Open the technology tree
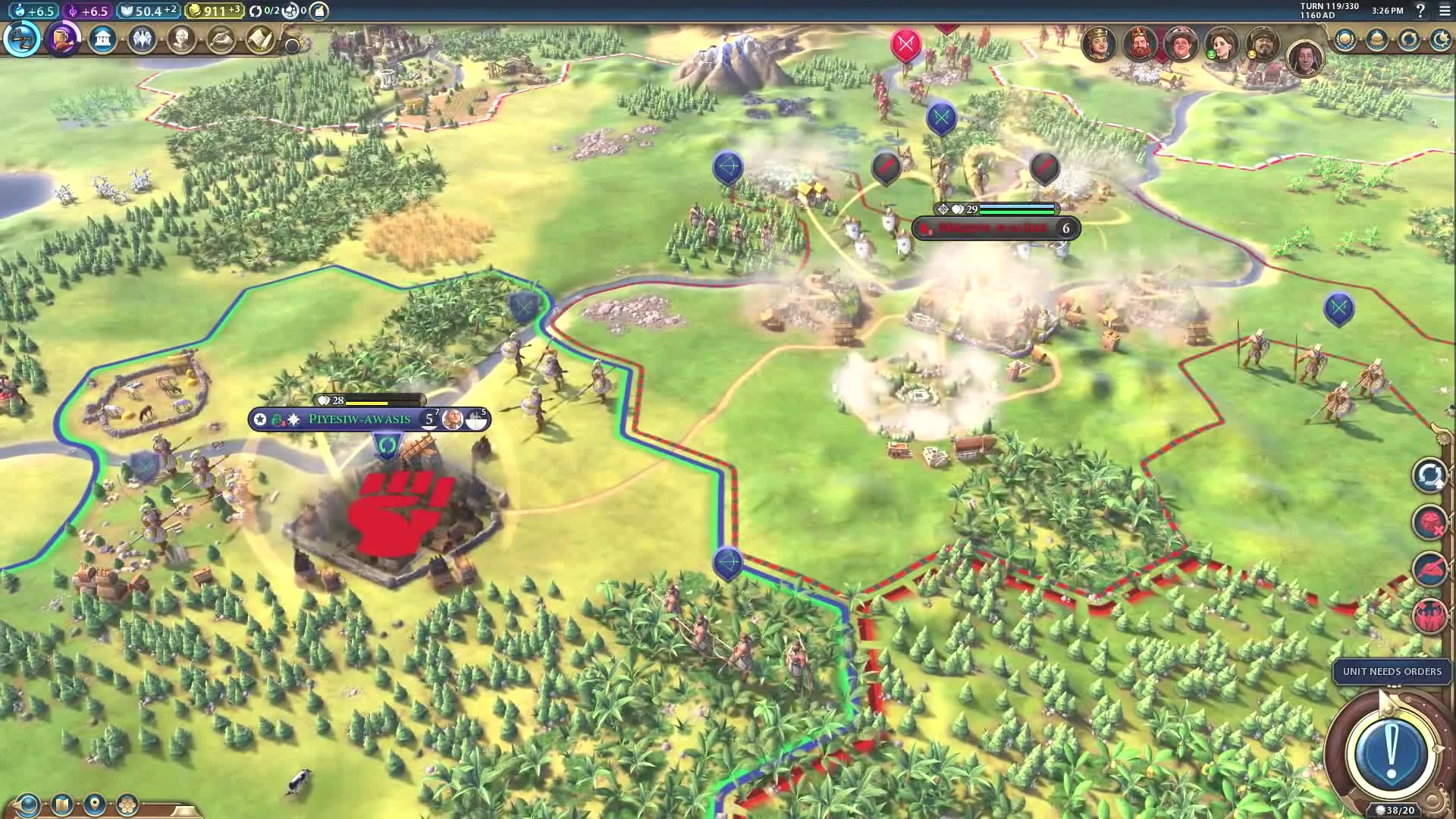The width and height of the screenshot is (1456, 819). 21,40
